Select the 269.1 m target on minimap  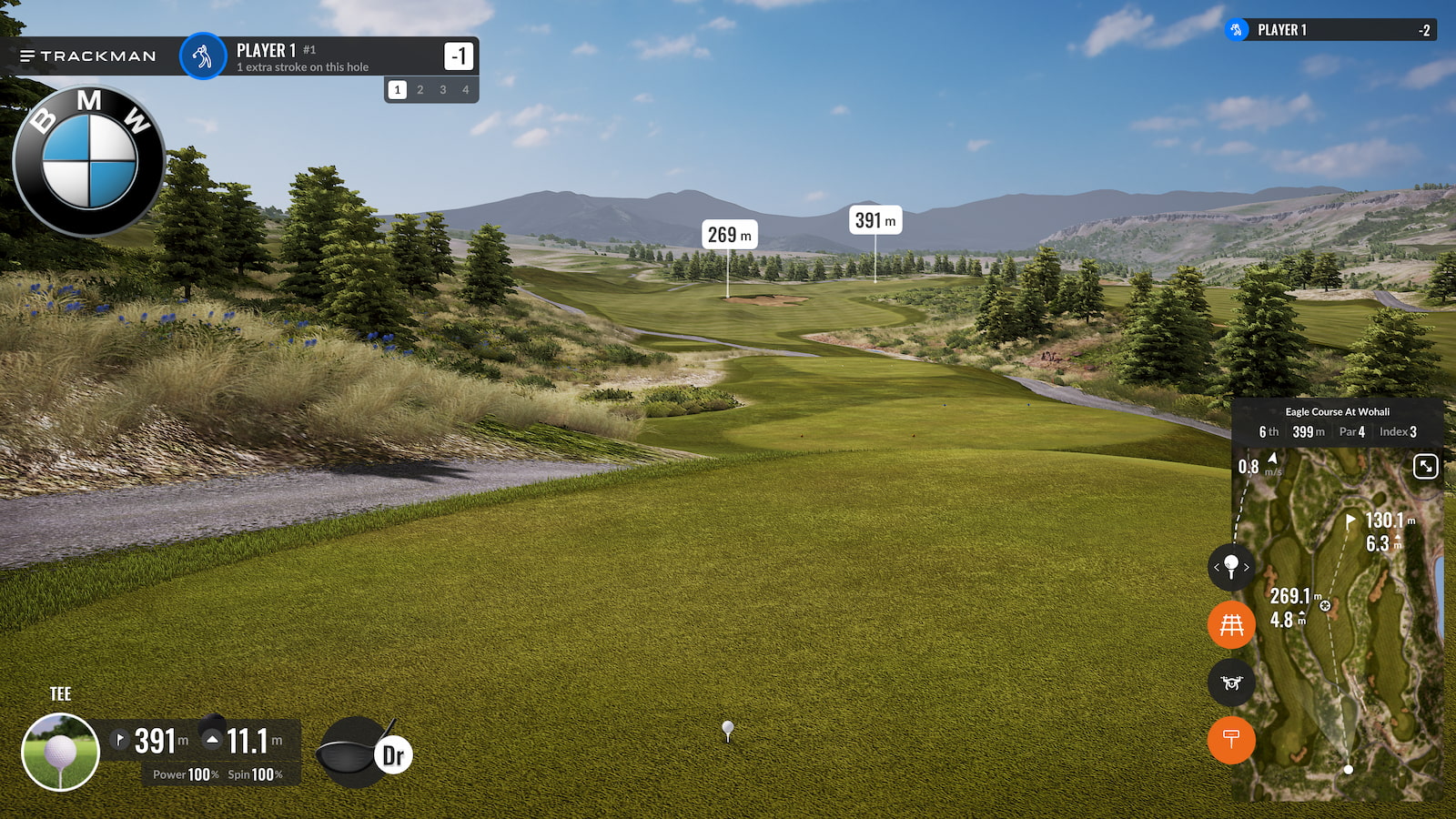coord(1325,605)
